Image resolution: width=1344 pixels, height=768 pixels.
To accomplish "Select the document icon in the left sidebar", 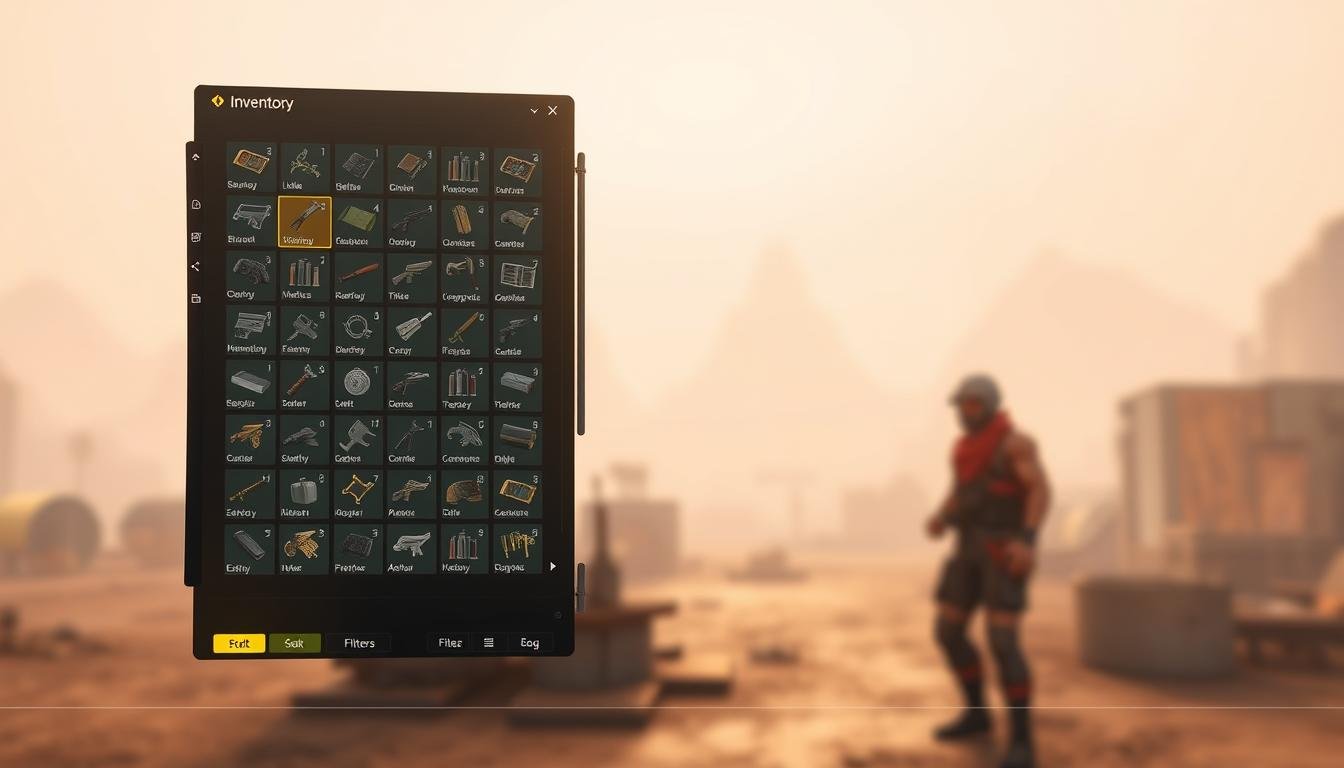I will tap(196, 203).
